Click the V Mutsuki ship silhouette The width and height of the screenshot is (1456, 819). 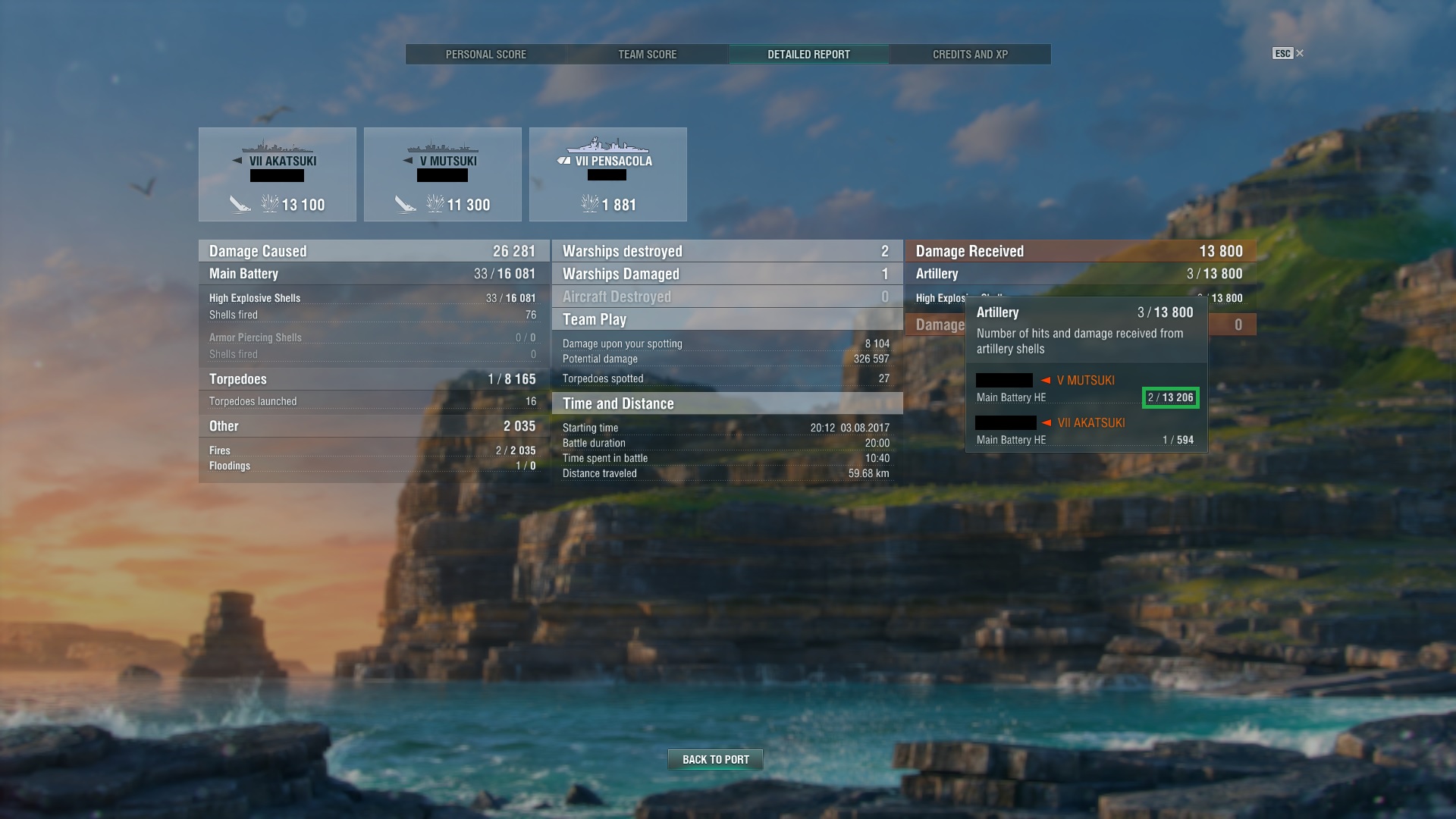coord(442,148)
